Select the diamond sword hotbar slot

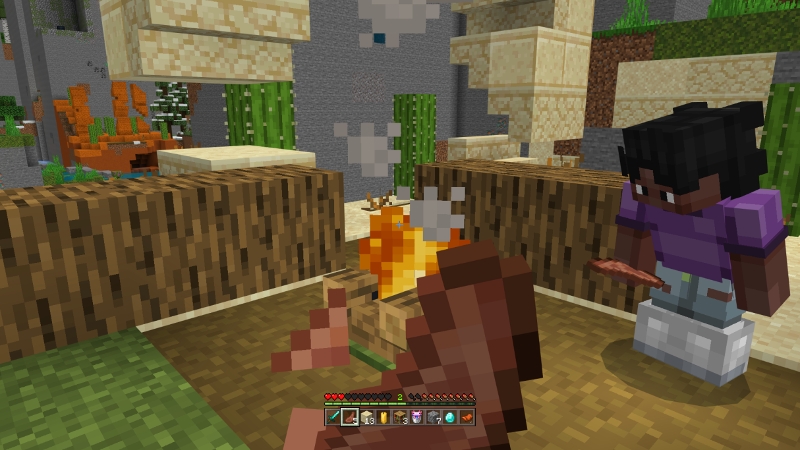point(333,416)
